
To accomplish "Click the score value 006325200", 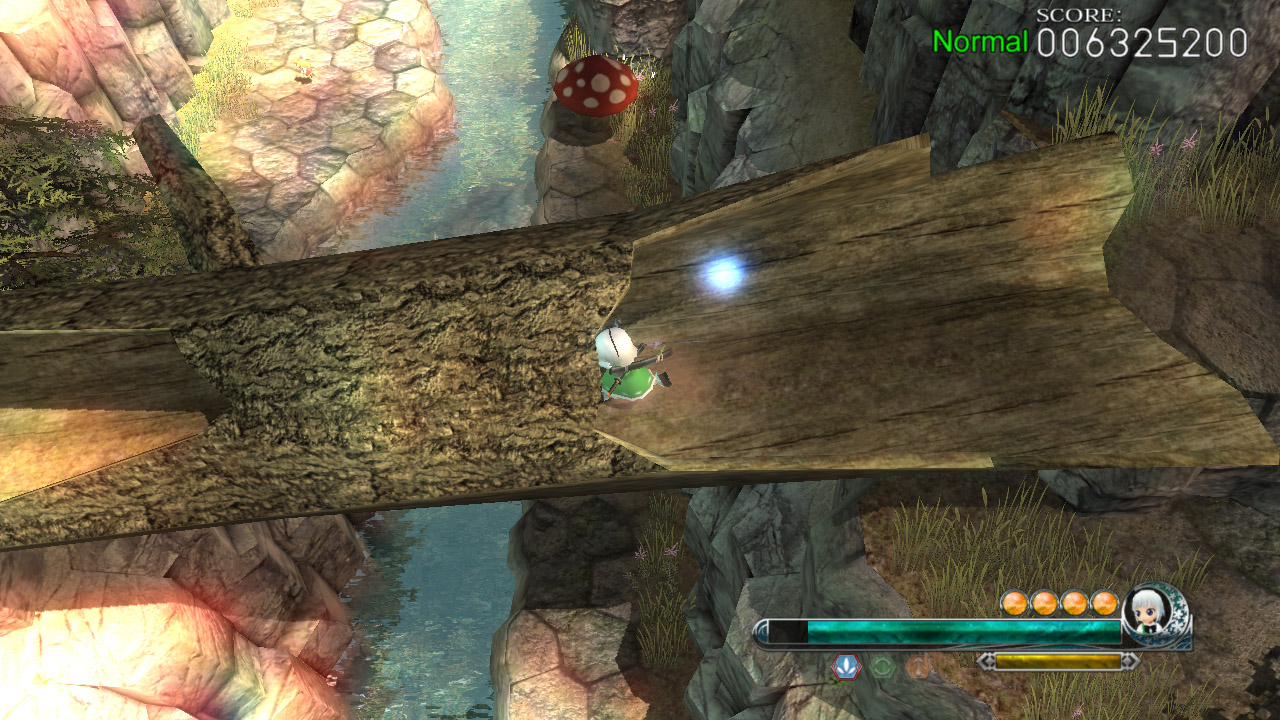I will [x=1140, y=42].
